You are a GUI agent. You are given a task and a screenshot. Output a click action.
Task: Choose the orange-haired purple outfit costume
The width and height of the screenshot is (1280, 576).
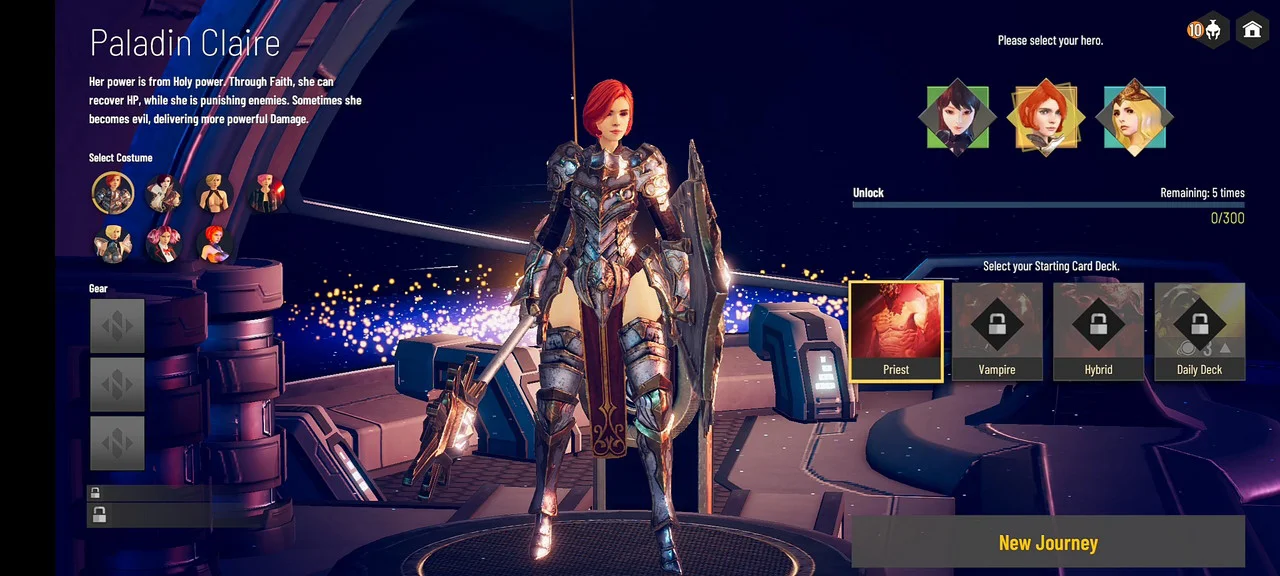215,243
